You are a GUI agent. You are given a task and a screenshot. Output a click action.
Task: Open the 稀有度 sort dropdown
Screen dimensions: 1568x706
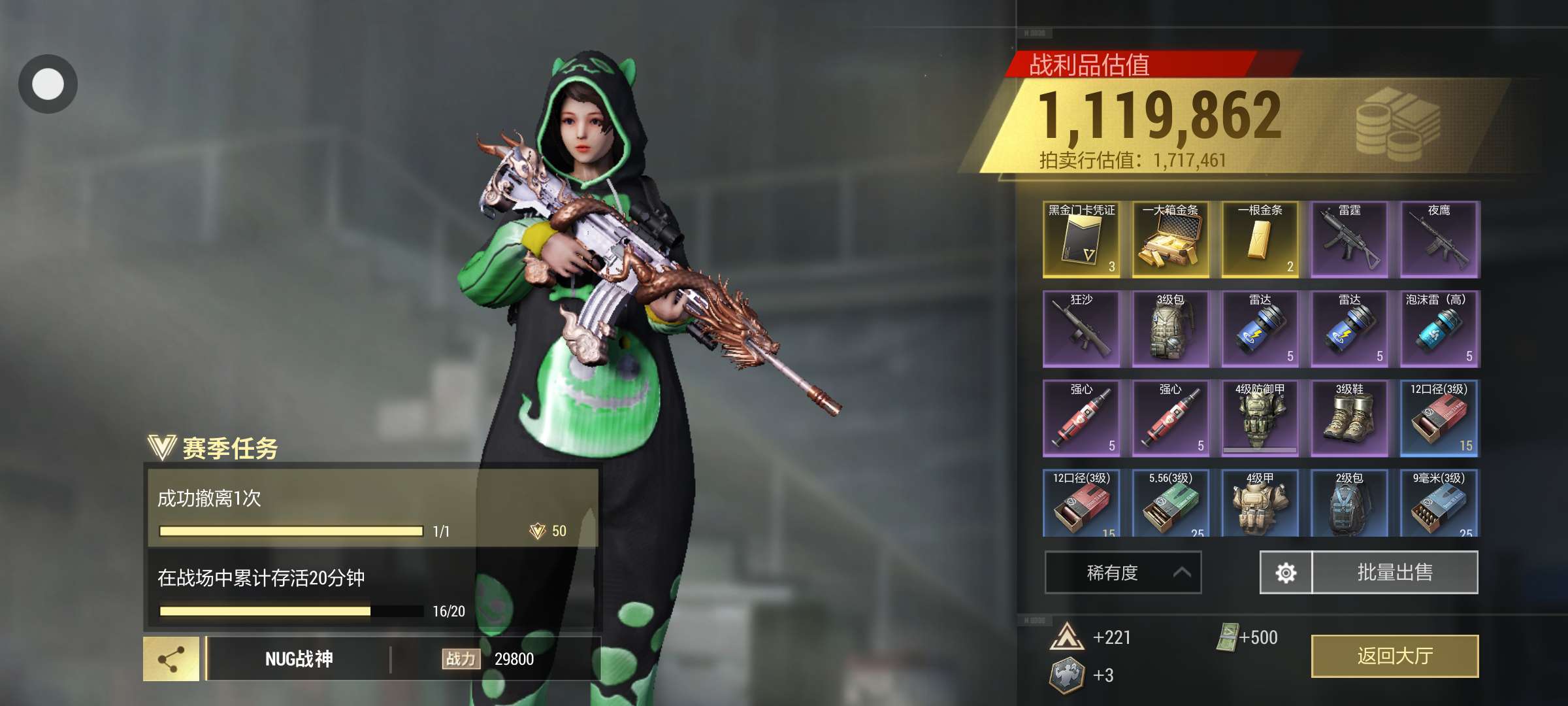(x=1122, y=573)
